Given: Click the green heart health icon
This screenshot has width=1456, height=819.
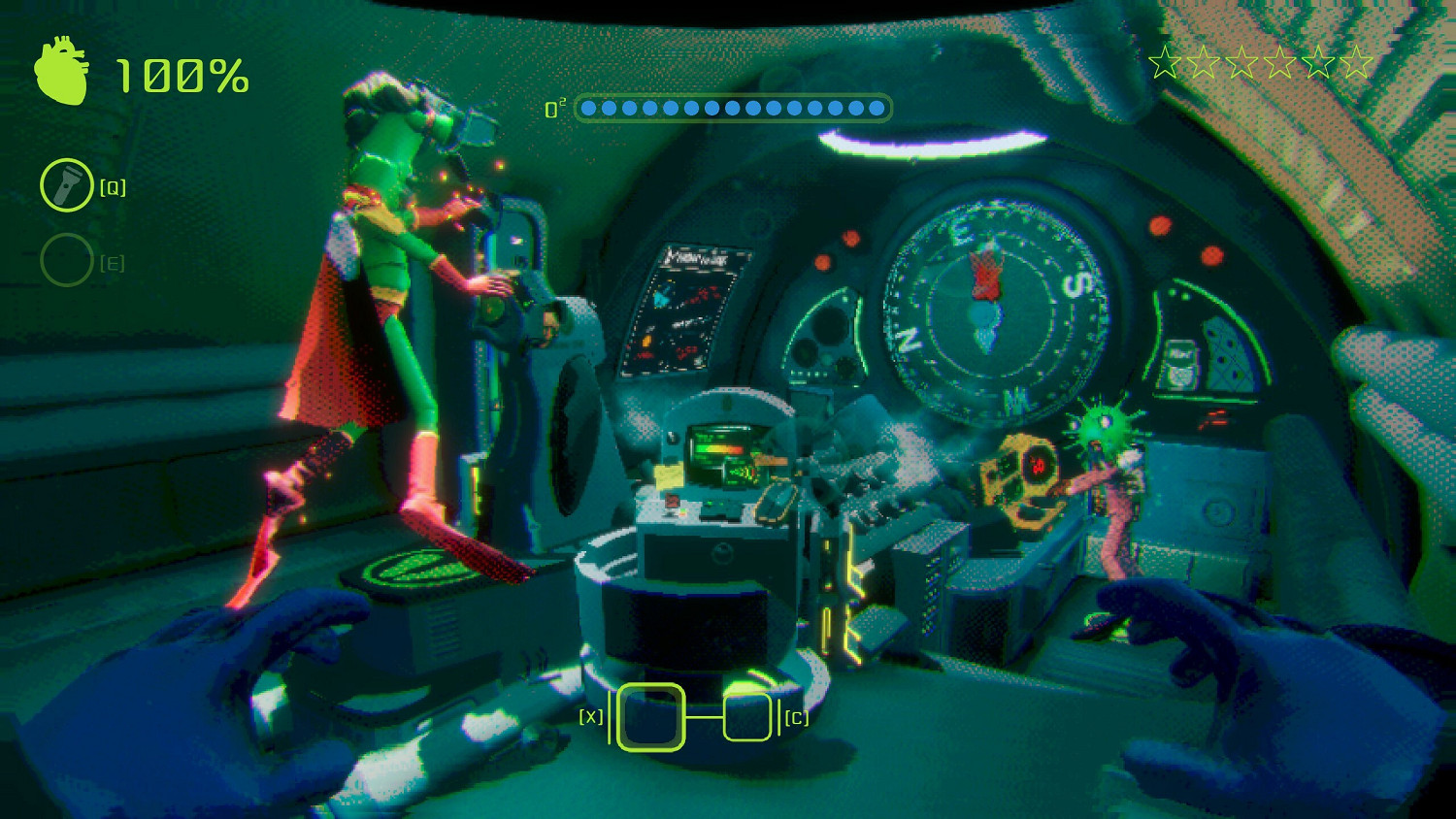Looking at the screenshot, I should 60,73.
